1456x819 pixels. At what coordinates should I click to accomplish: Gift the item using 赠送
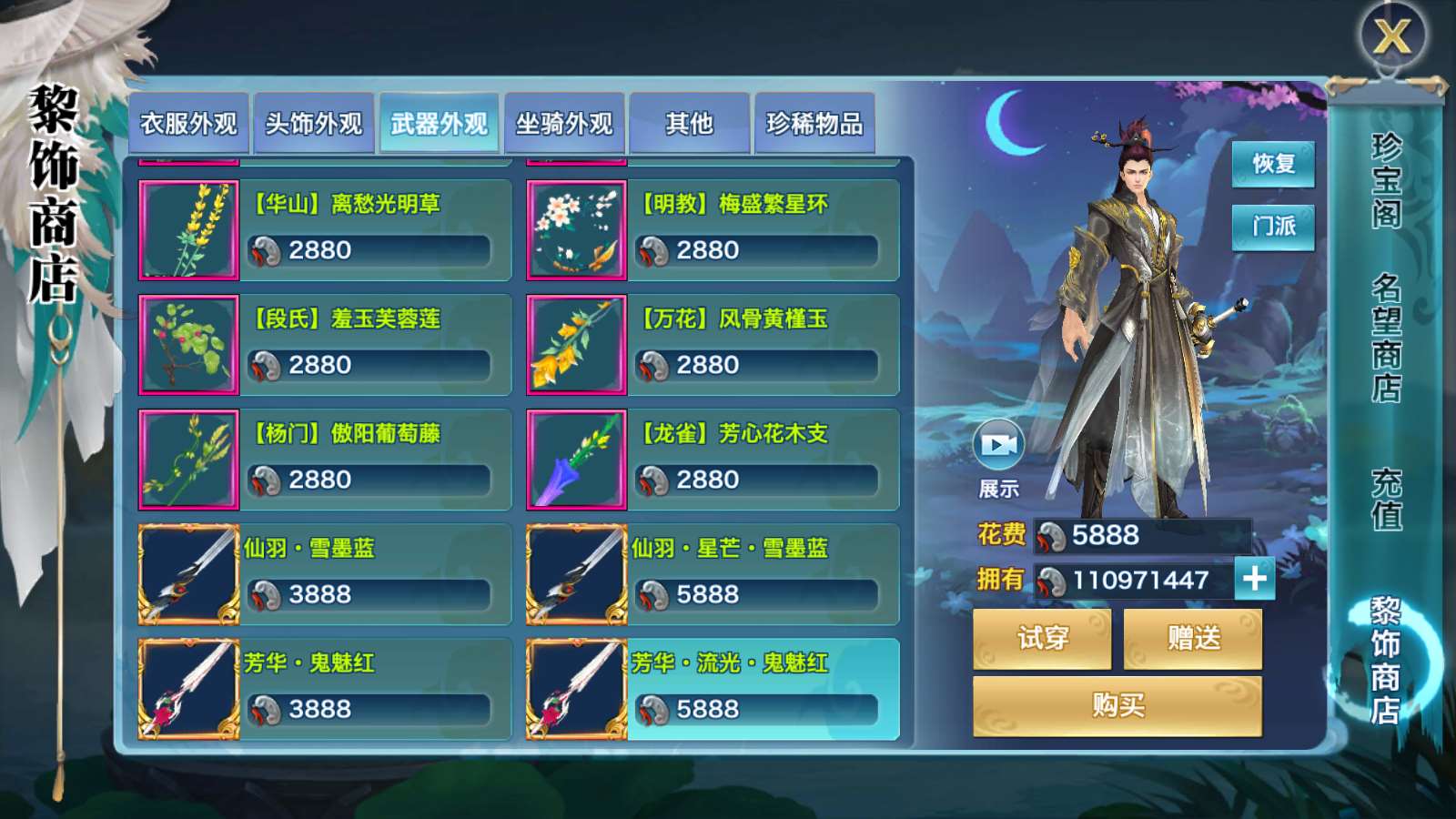coord(1193,638)
